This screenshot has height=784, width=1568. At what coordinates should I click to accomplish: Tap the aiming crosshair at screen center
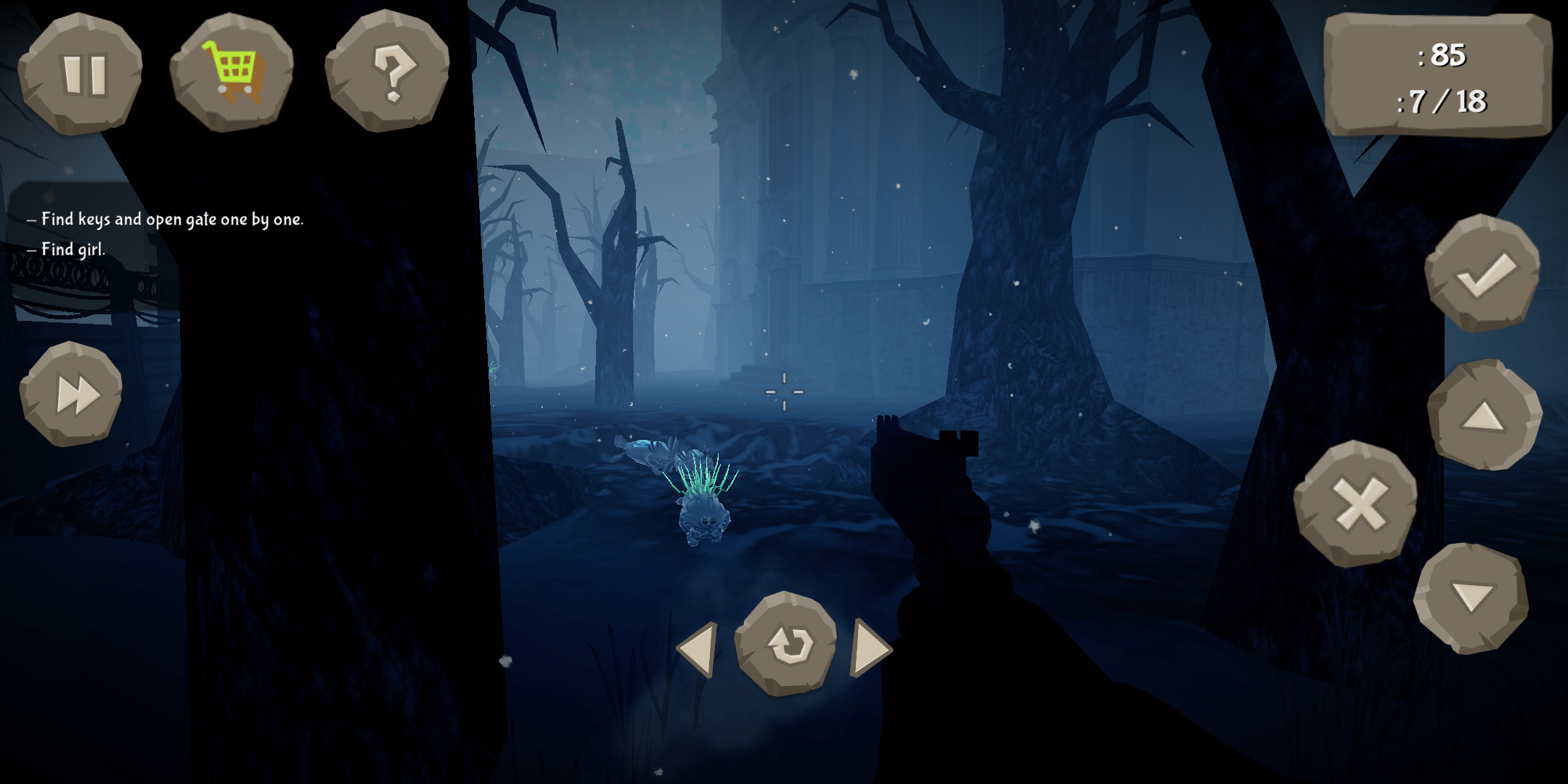784,392
